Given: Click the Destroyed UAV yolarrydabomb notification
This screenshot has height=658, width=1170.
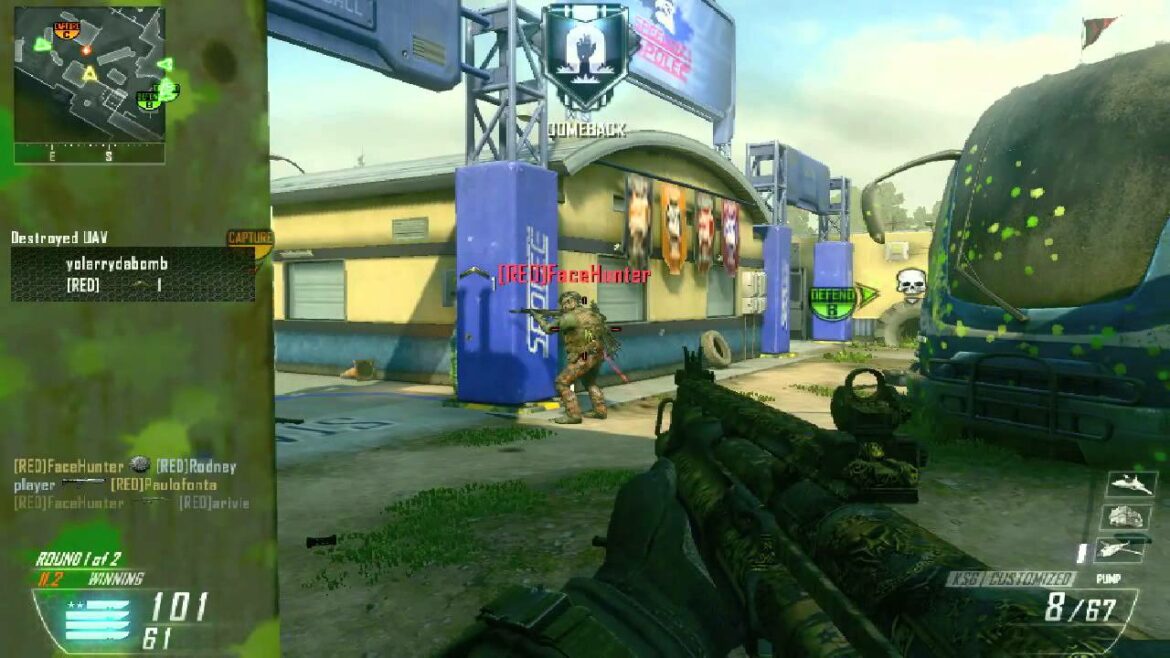Looking at the screenshot, I should click(x=132, y=274).
